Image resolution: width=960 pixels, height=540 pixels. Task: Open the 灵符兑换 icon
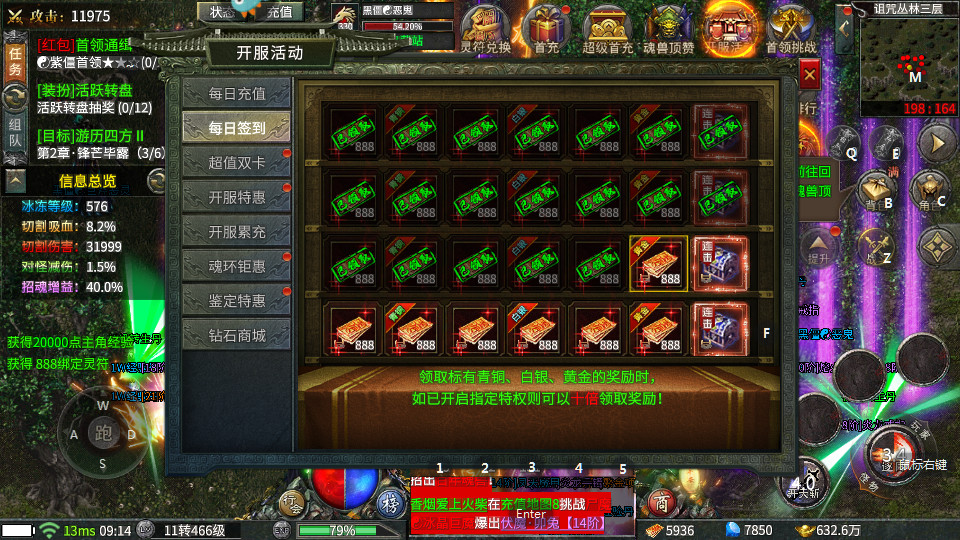point(486,26)
